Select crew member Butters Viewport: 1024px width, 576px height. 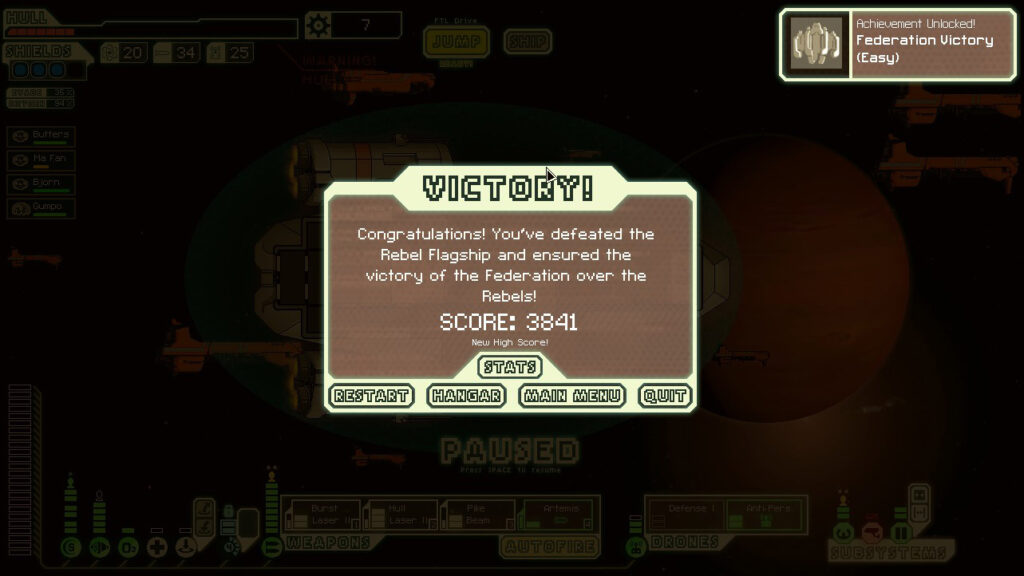41,137
